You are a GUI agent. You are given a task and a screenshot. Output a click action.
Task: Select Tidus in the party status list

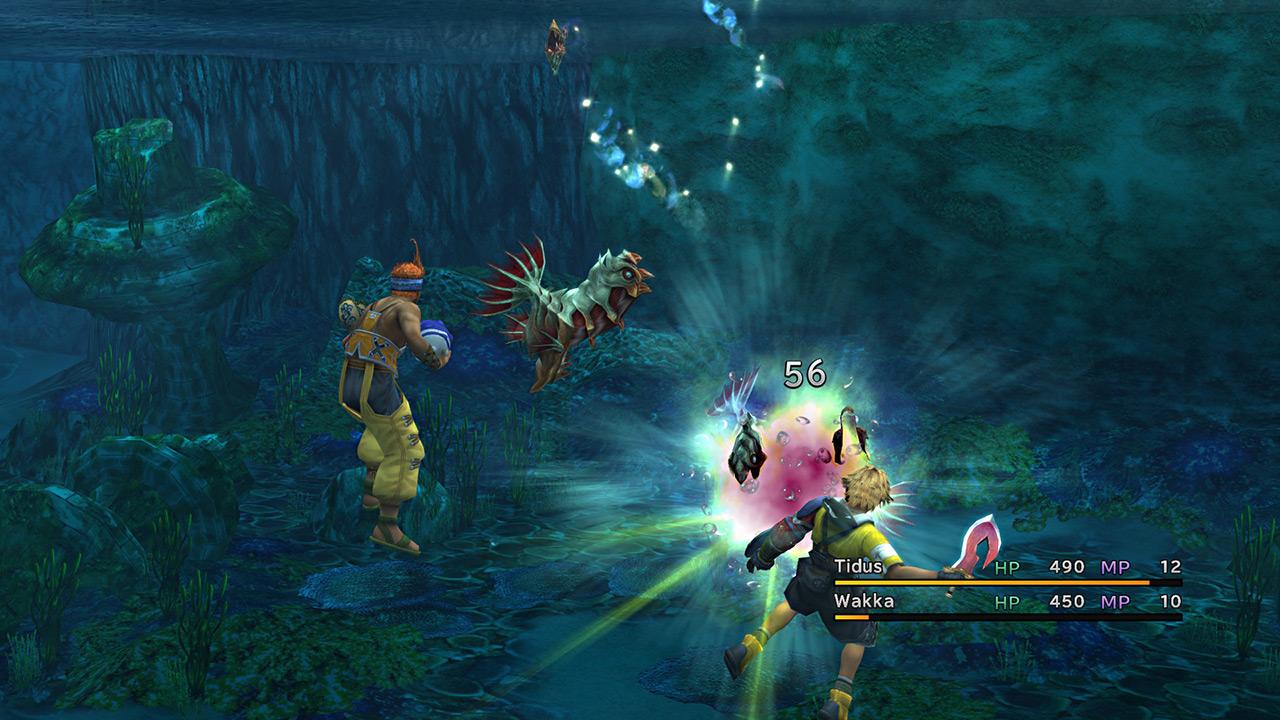(x=860, y=567)
